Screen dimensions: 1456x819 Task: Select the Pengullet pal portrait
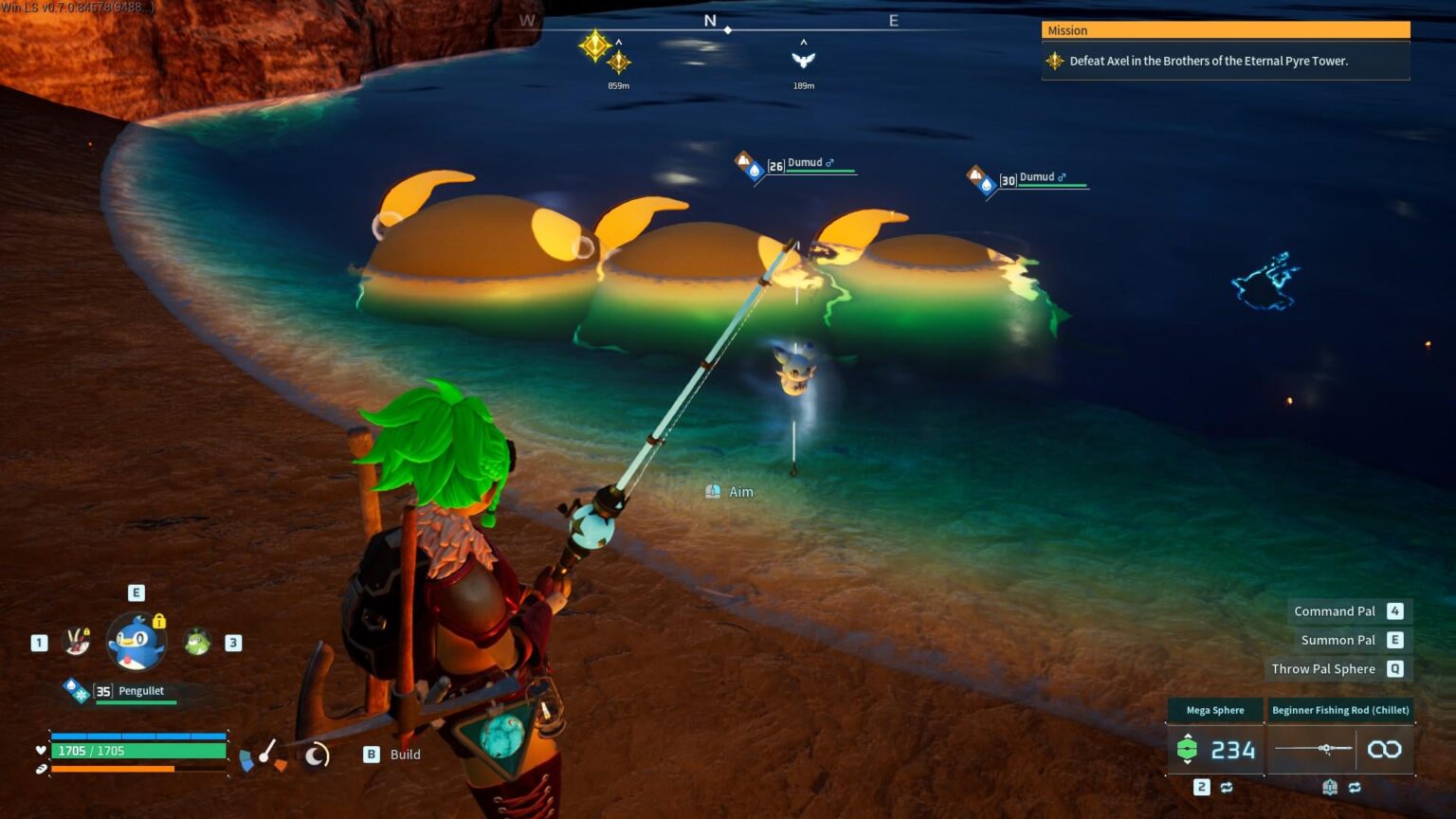coord(136,642)
